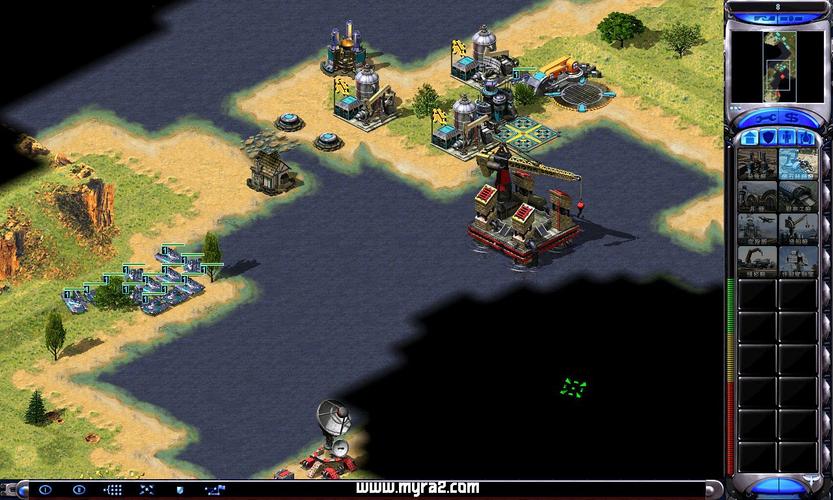Activate the wrench repair button
The image size is (833, 500).
click(x=765, y=118)
